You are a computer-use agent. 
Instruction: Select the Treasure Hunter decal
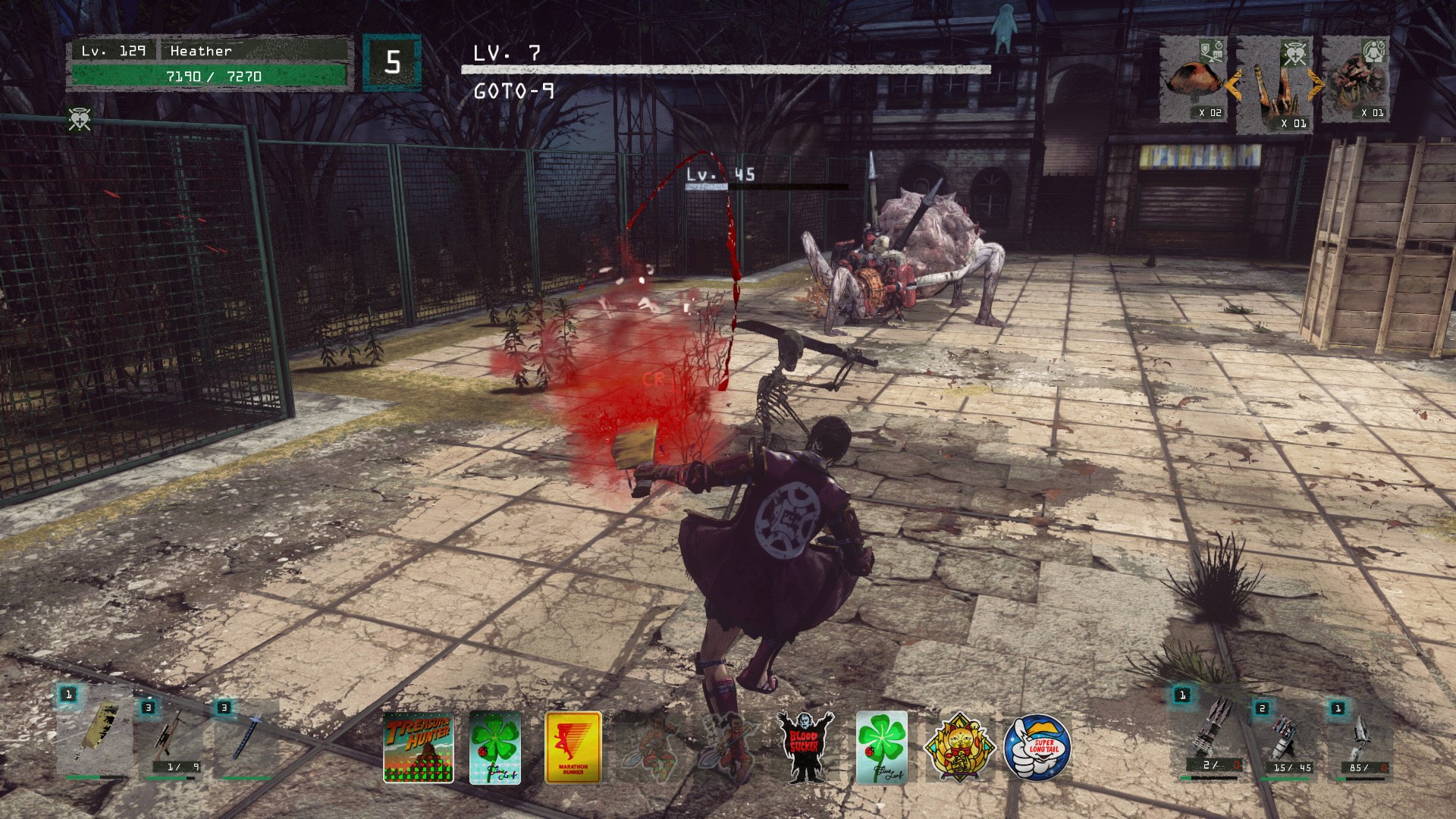[418, 747]
